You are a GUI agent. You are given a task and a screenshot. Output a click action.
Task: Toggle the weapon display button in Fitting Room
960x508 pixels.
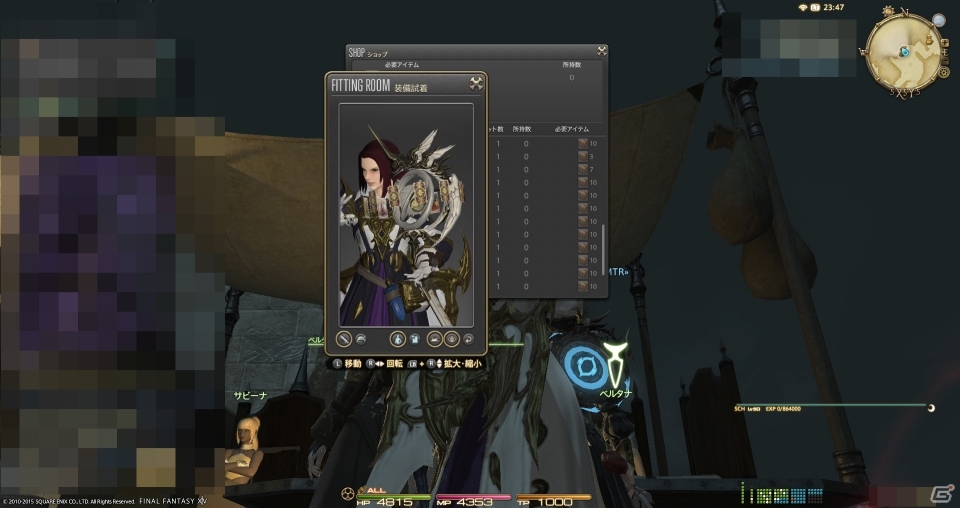click(x=344, y=339)
